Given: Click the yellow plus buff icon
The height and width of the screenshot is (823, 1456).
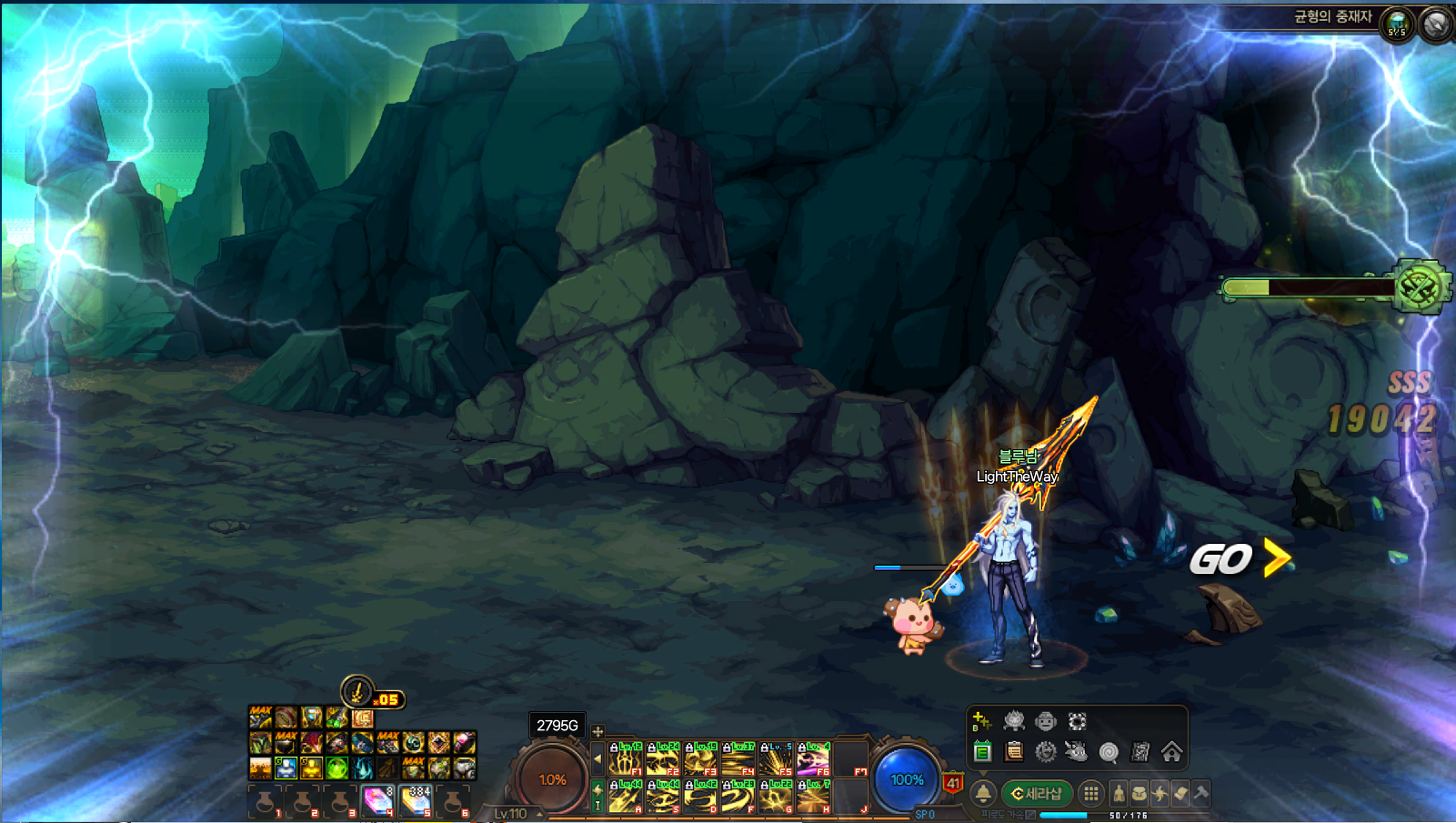Looking at the screenshot, I should click(x=981, y=722).
